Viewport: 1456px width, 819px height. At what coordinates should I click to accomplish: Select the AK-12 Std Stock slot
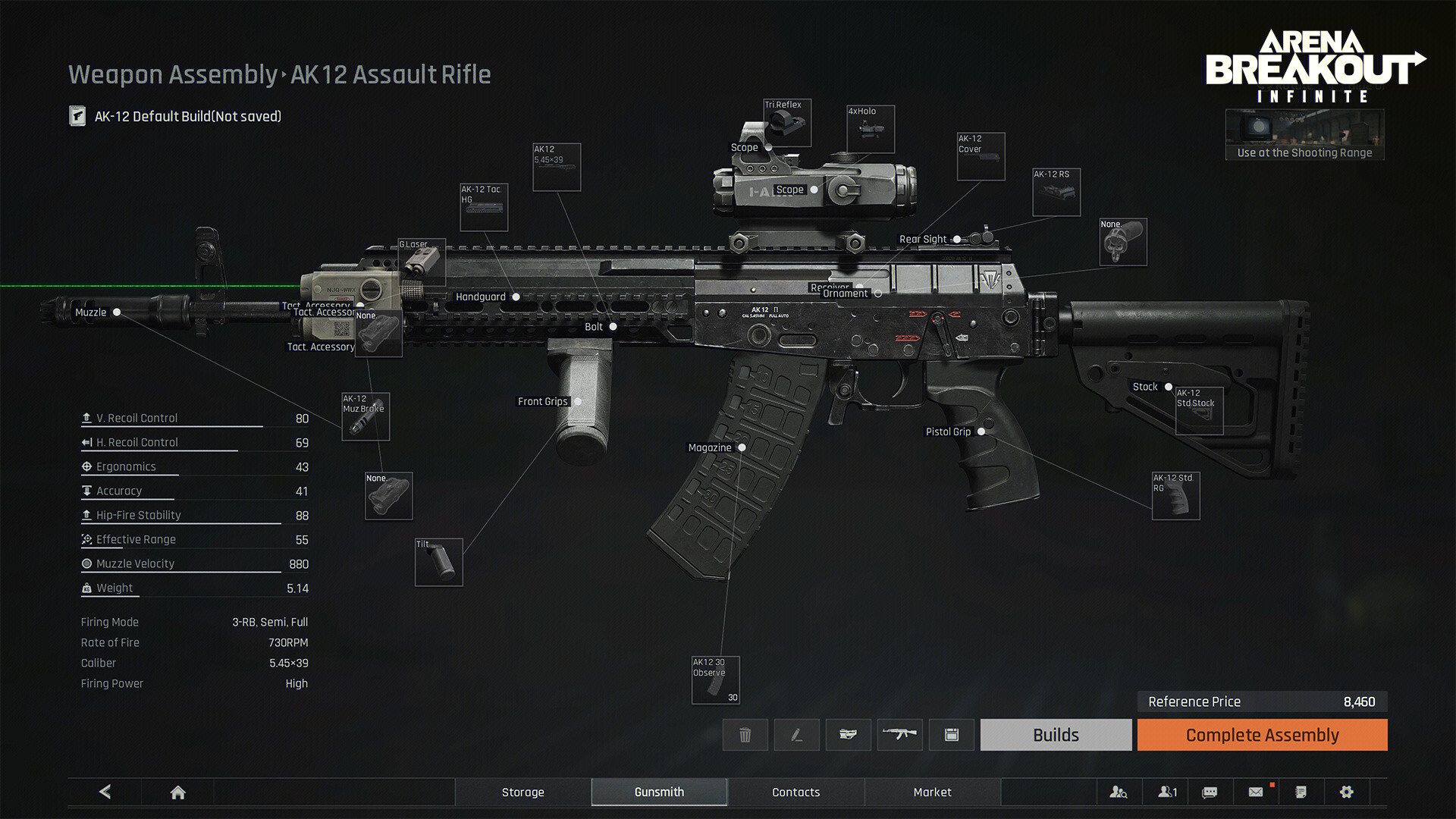point(1199,410)
